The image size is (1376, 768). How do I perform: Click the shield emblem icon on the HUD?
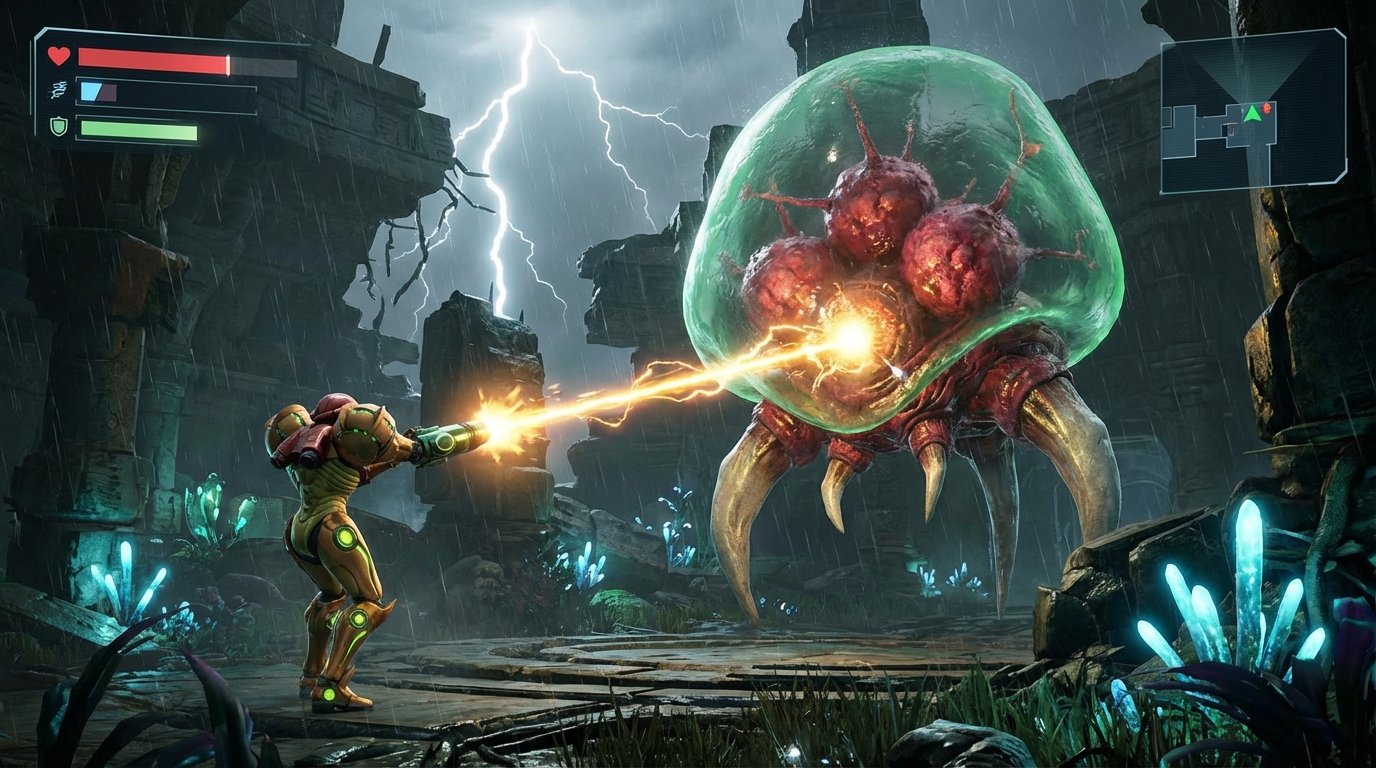coord(58,127)
